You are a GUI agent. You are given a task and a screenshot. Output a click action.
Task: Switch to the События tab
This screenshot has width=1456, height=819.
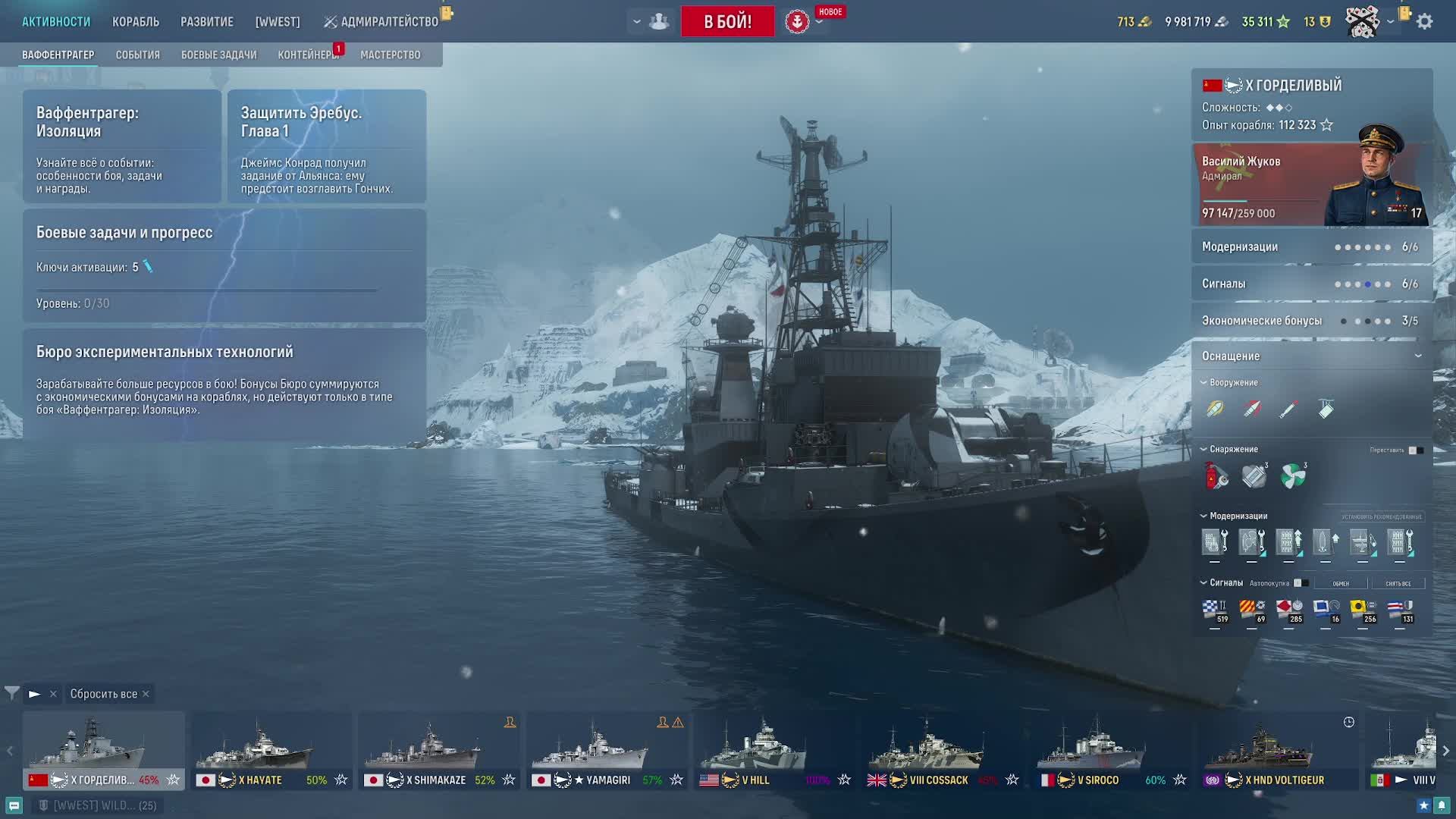click(x=138, y=55)
